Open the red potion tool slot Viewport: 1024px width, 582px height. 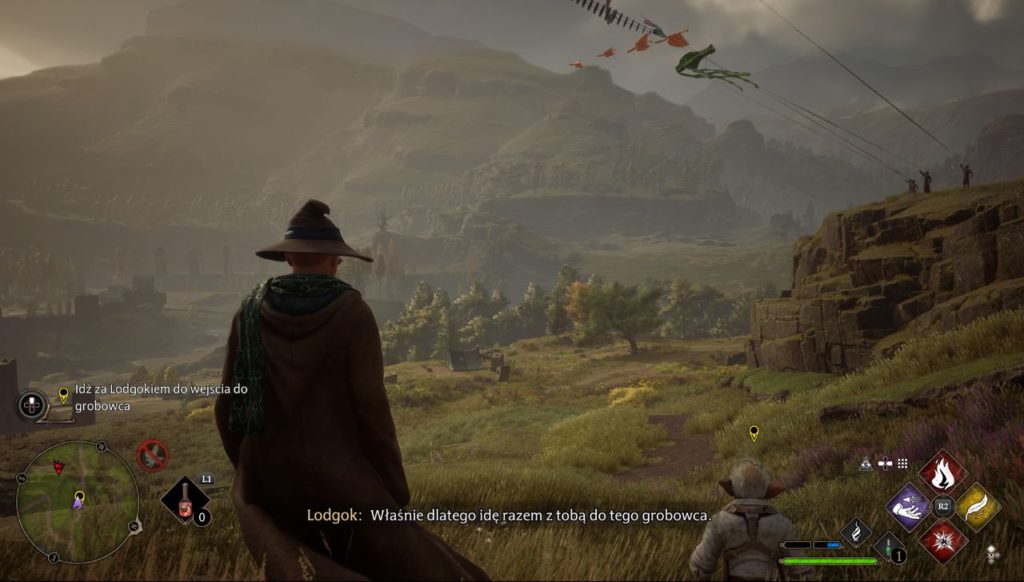pyautogui.click(x=185, y=502)
